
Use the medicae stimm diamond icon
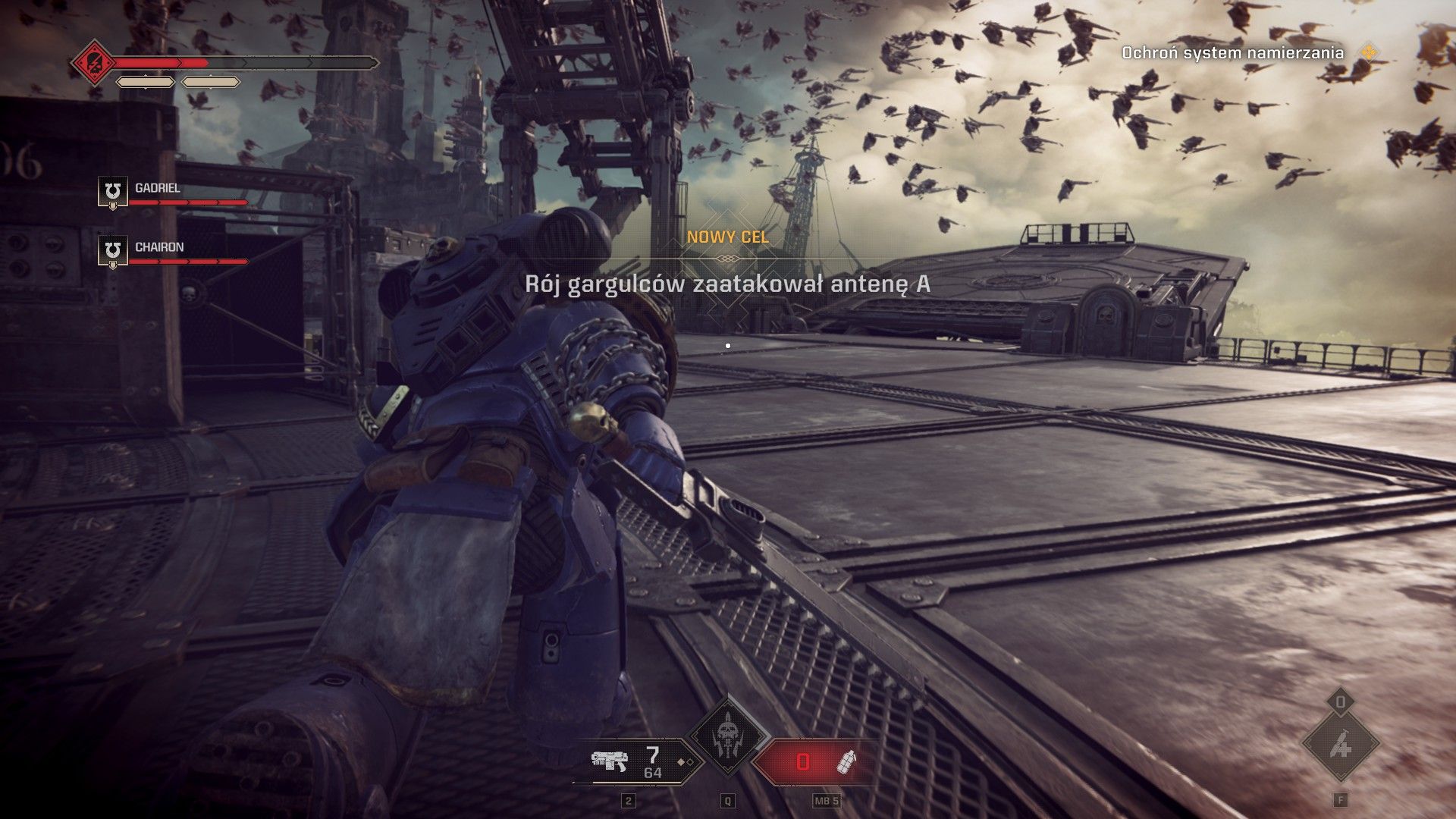pyautogui.click(x=1340, y=746)
